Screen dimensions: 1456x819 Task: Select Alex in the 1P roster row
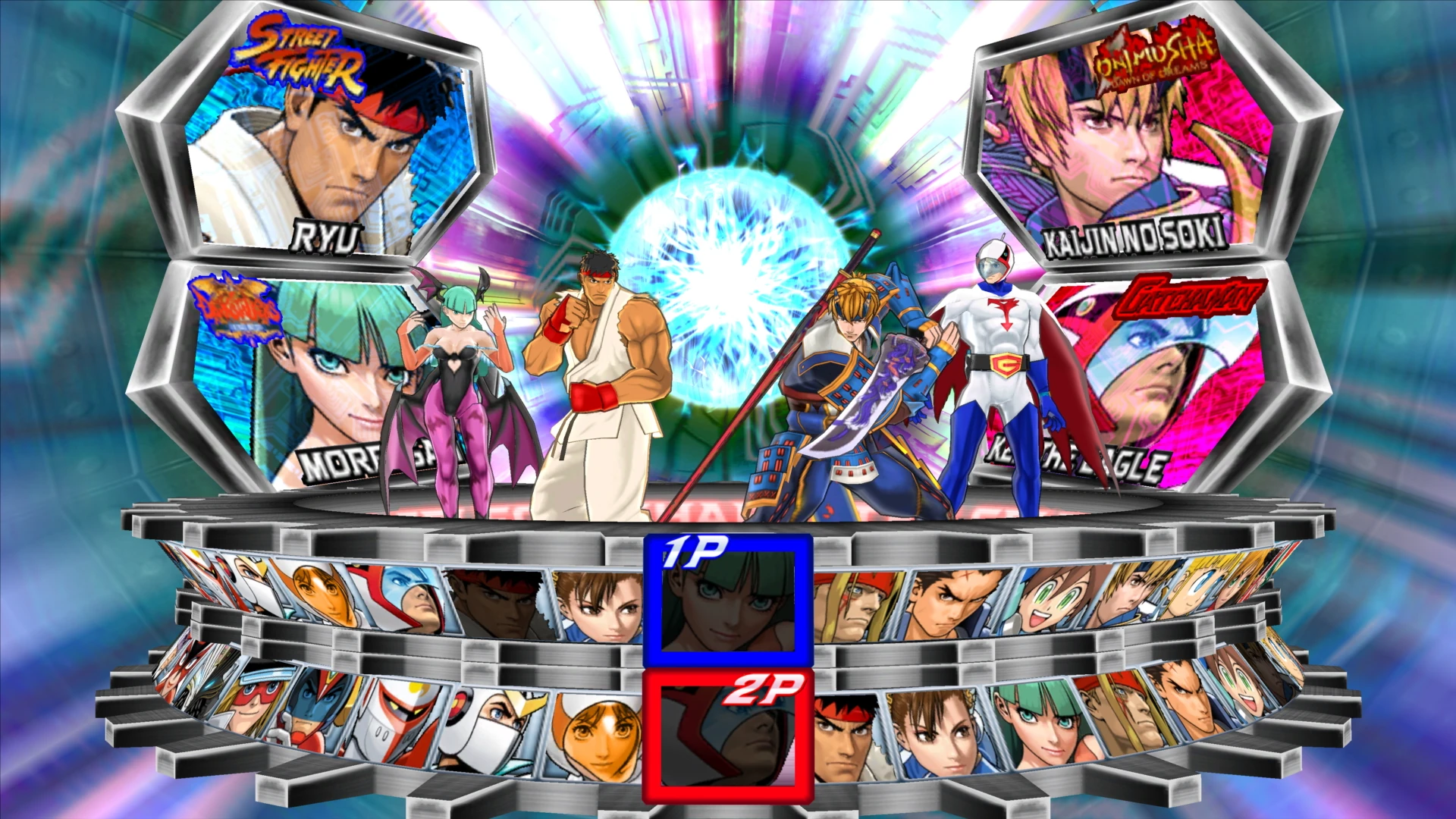tap(855, 607)
